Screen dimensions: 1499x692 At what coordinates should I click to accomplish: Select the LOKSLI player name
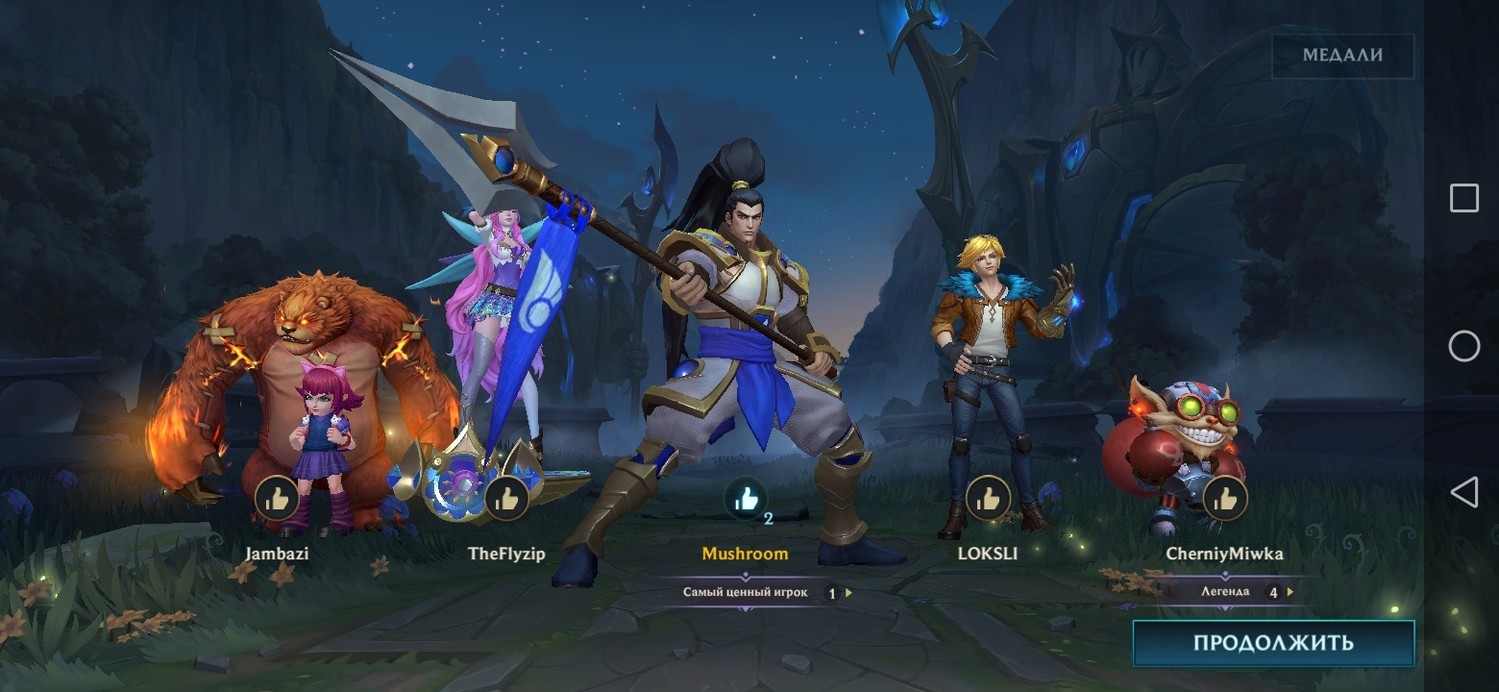(x=986, y=553)
